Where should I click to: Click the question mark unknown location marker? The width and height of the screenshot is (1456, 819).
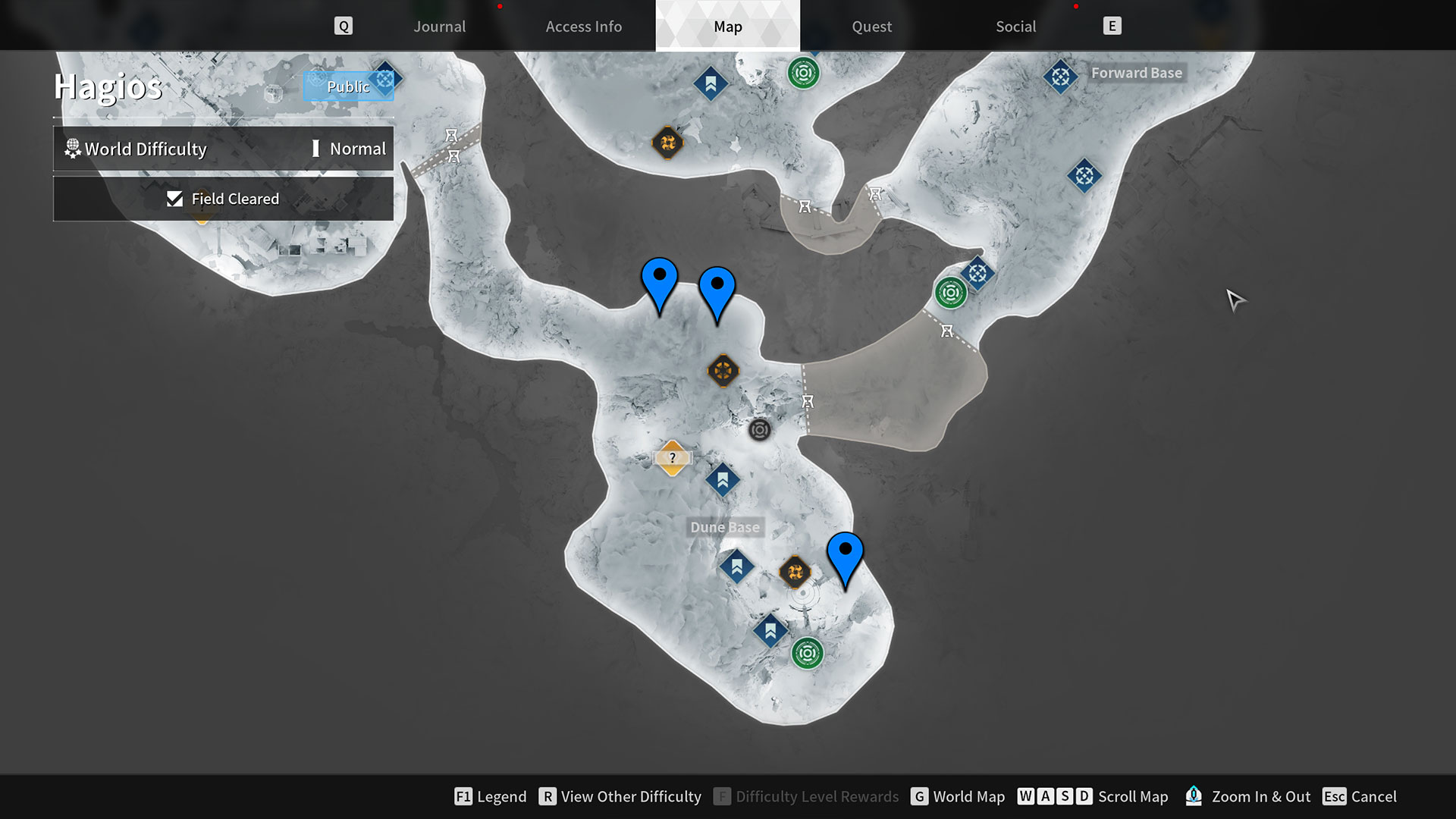pos(672,457)
